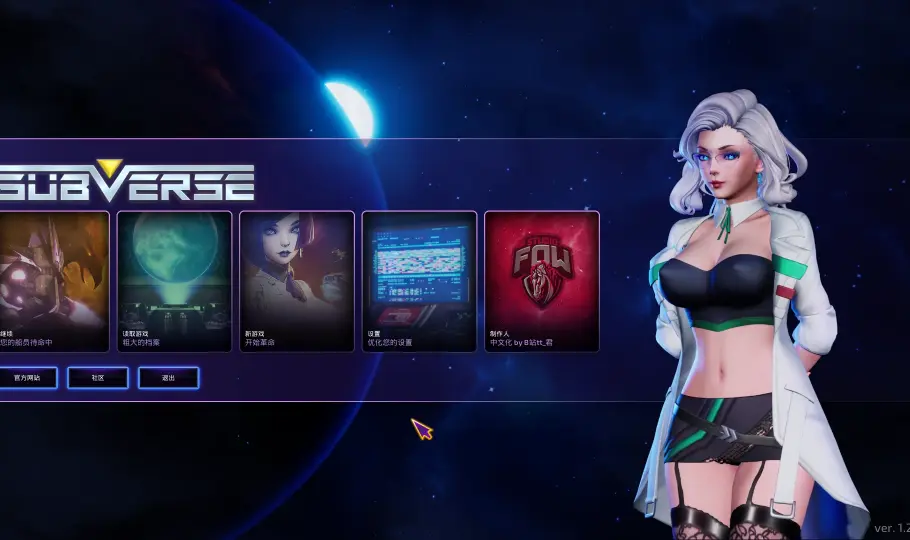
Task: Select the Continue (继续) card
Action: (54, 281)
